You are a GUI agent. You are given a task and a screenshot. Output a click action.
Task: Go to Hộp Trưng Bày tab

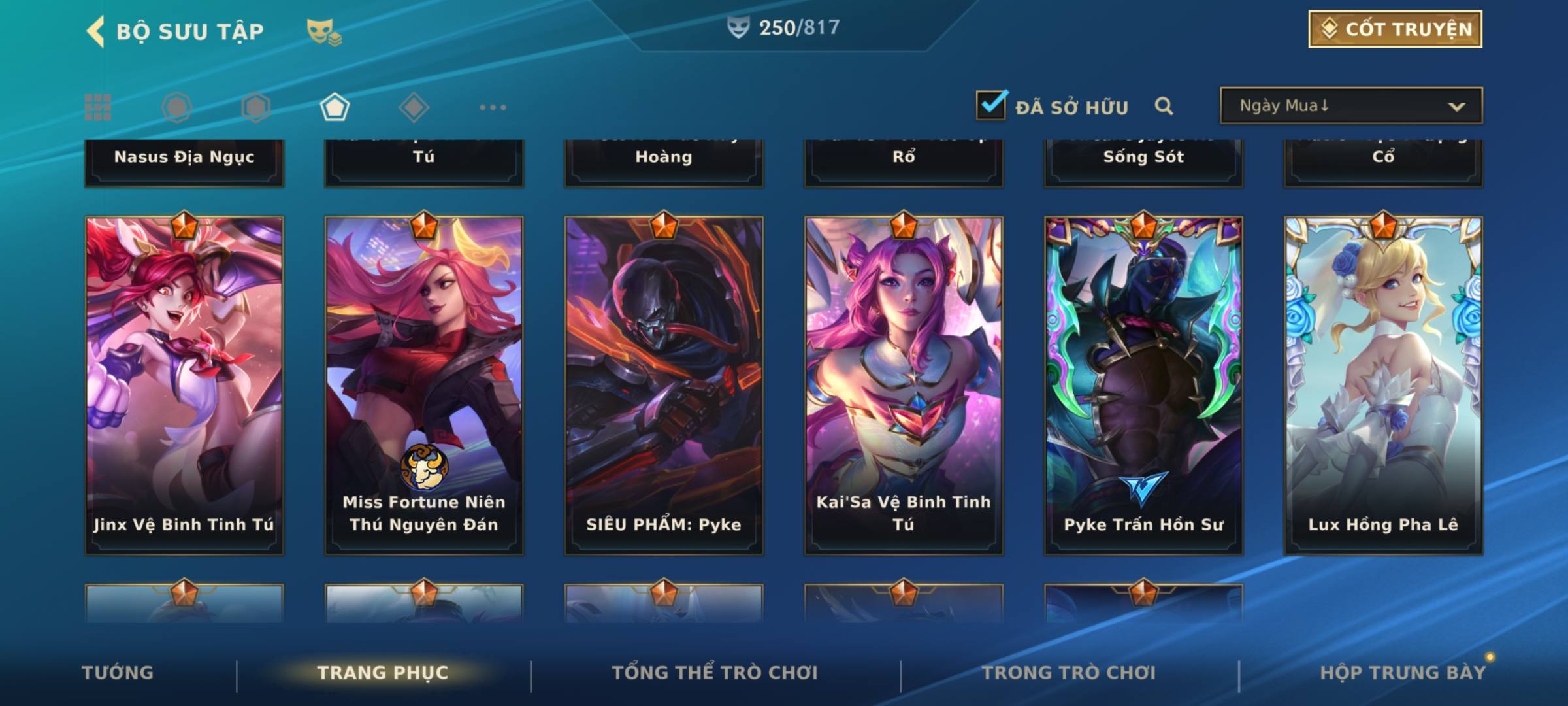point(1403,673)
